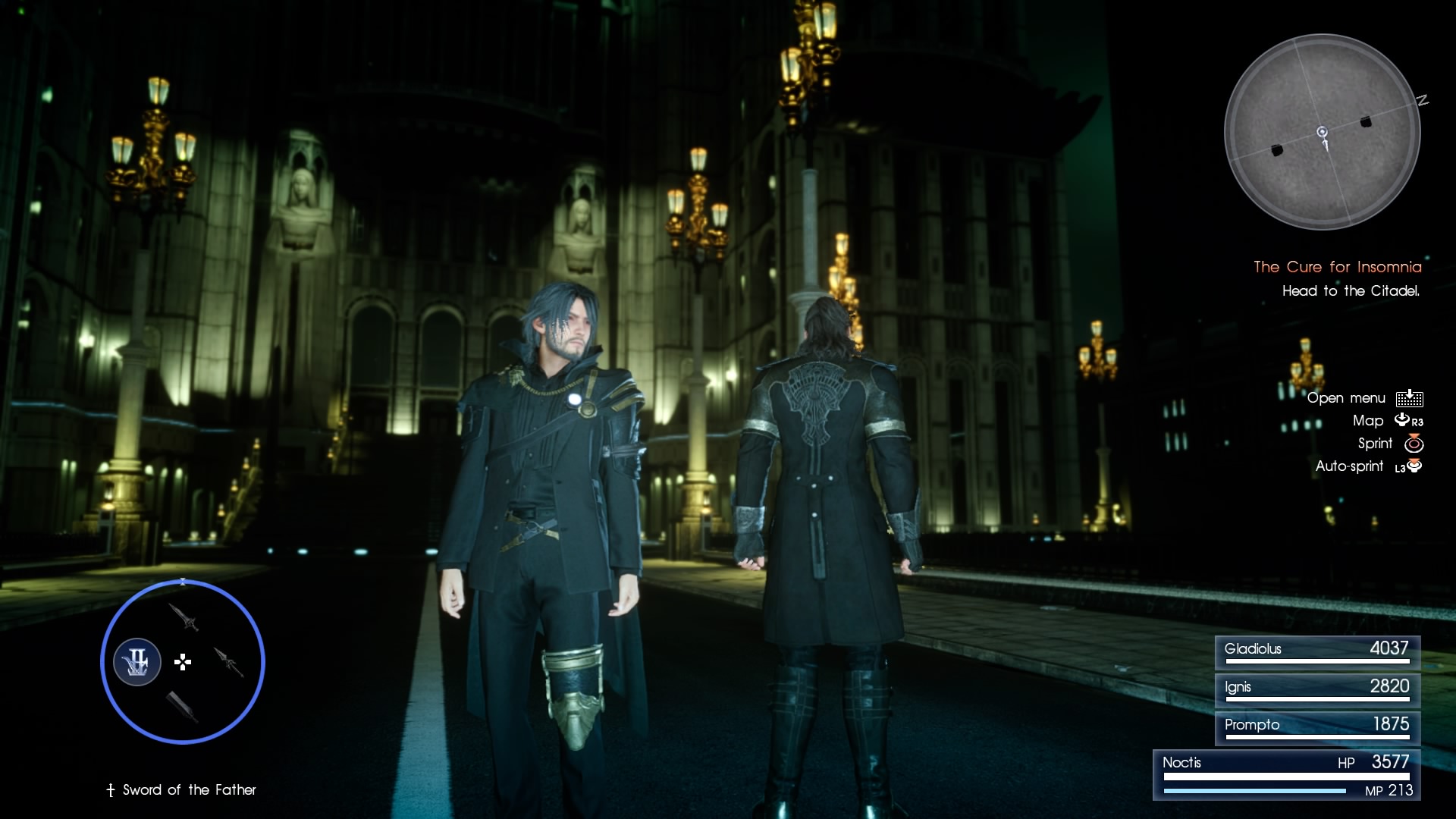
Task: Choose the one-handed sword in the weapon wheel
Action: coord(184,617)
